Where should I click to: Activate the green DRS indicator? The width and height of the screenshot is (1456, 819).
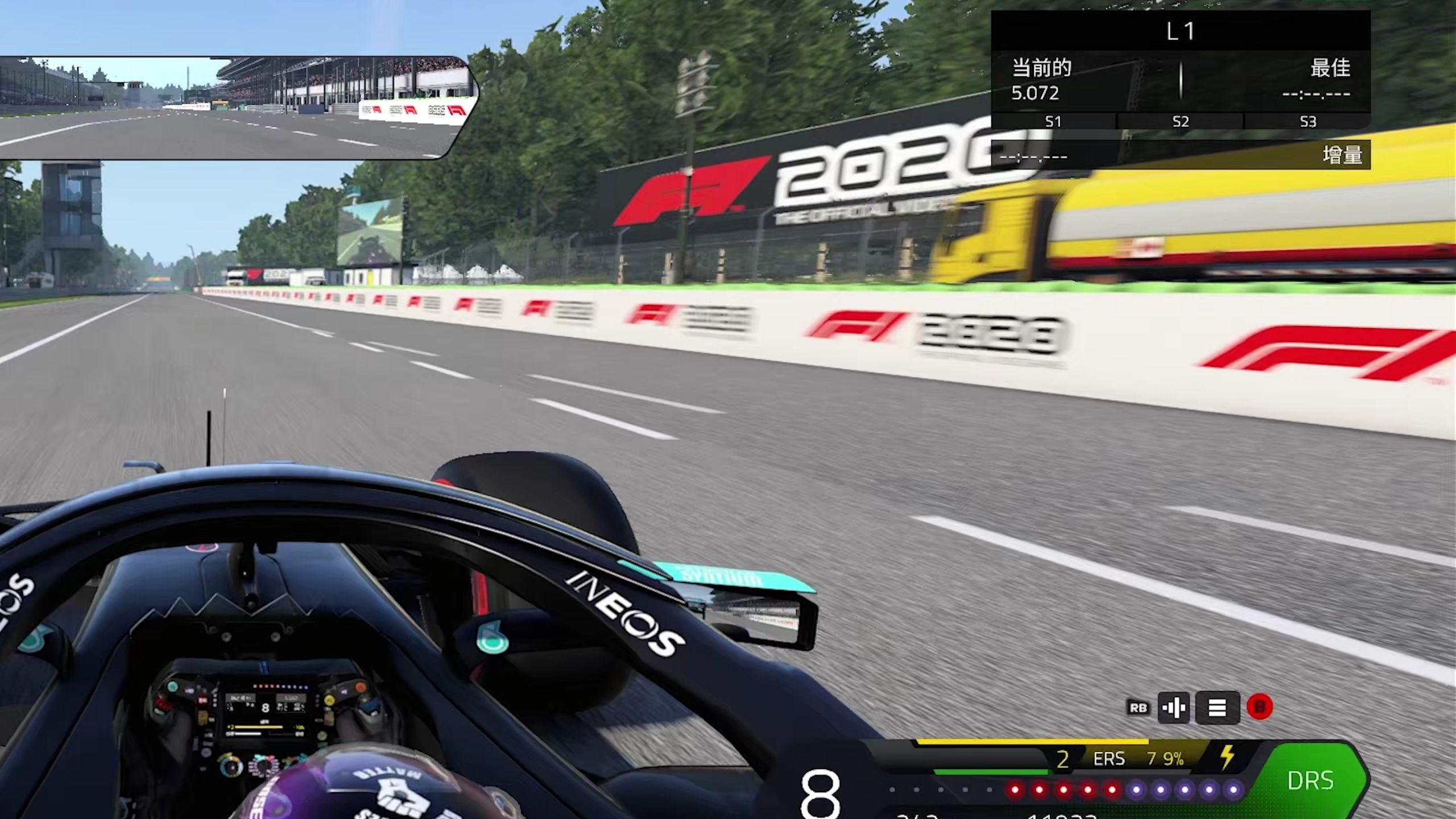(x=1310, y=780)
